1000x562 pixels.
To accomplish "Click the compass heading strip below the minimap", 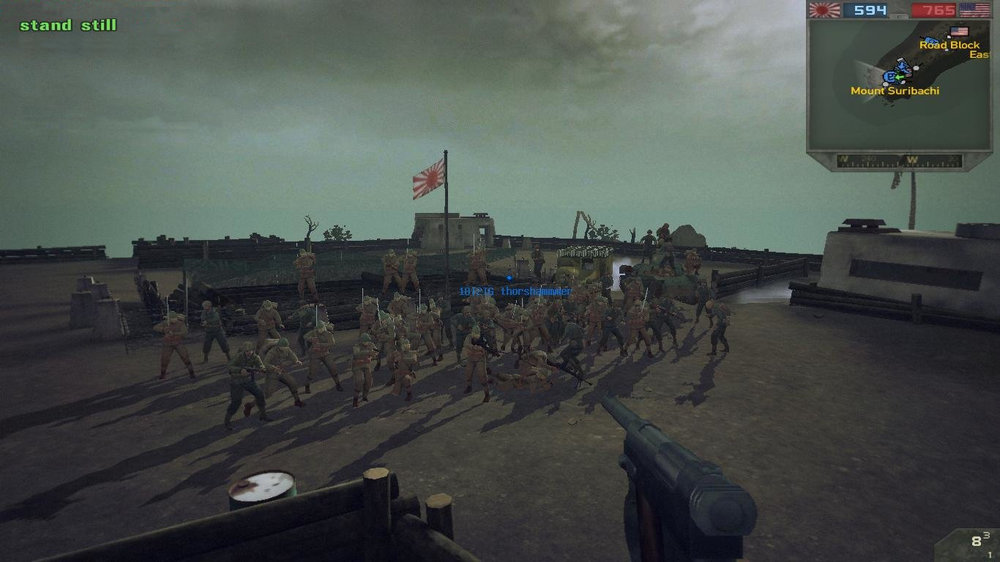I will [898, 160].
